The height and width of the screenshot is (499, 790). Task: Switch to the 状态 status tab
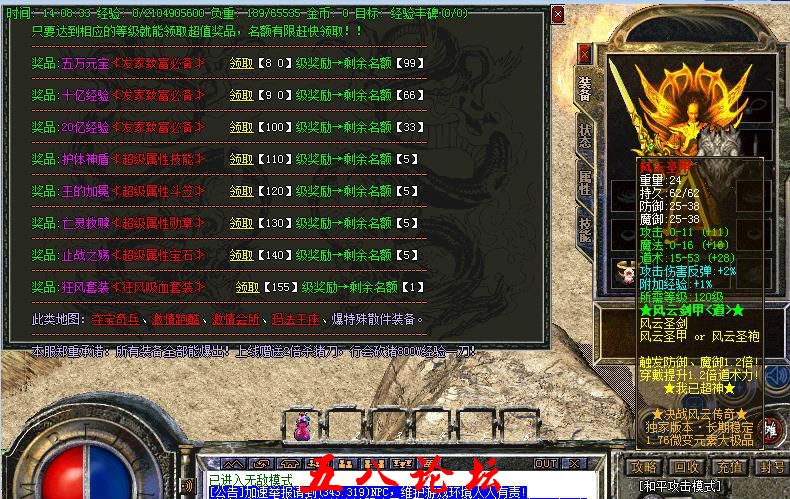[585, 137]
